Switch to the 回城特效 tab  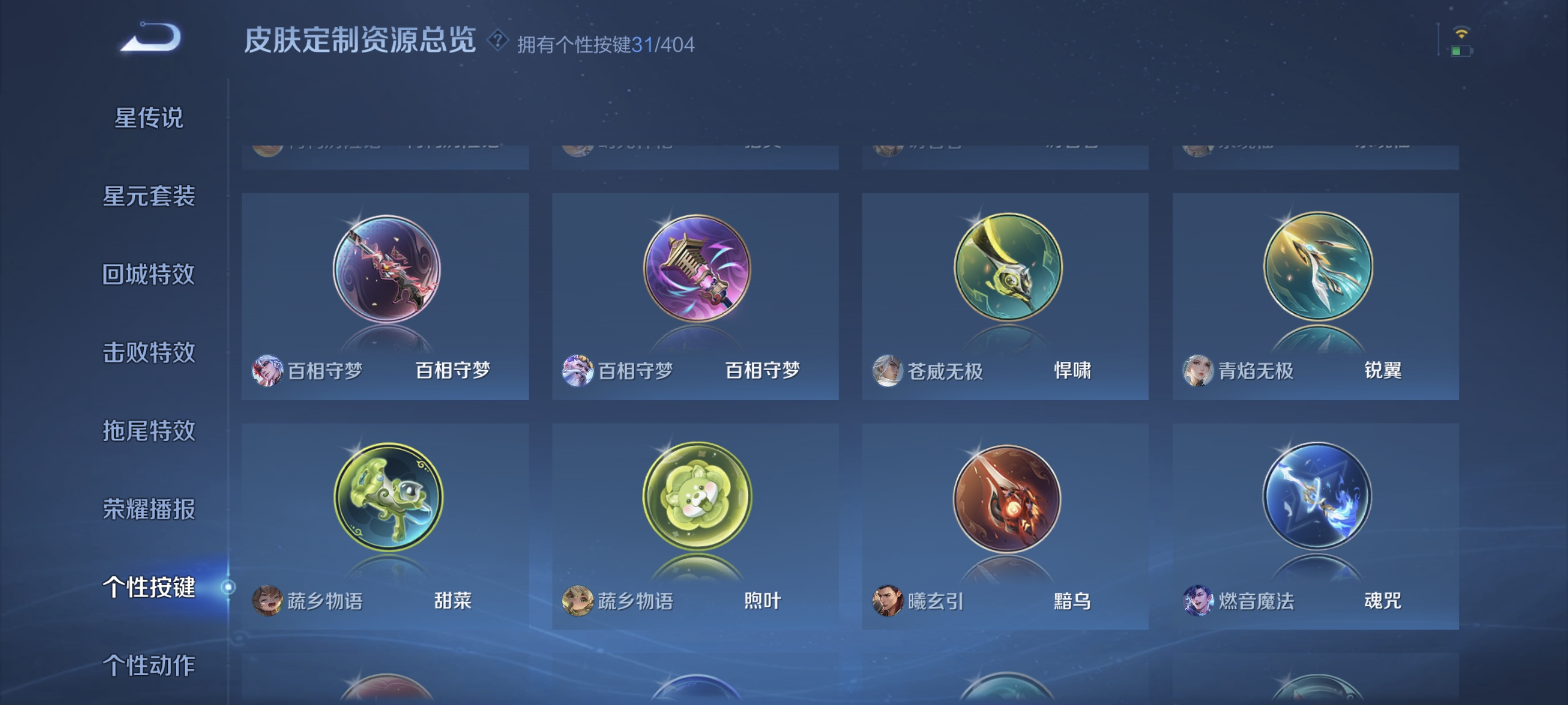pos(148,275)
